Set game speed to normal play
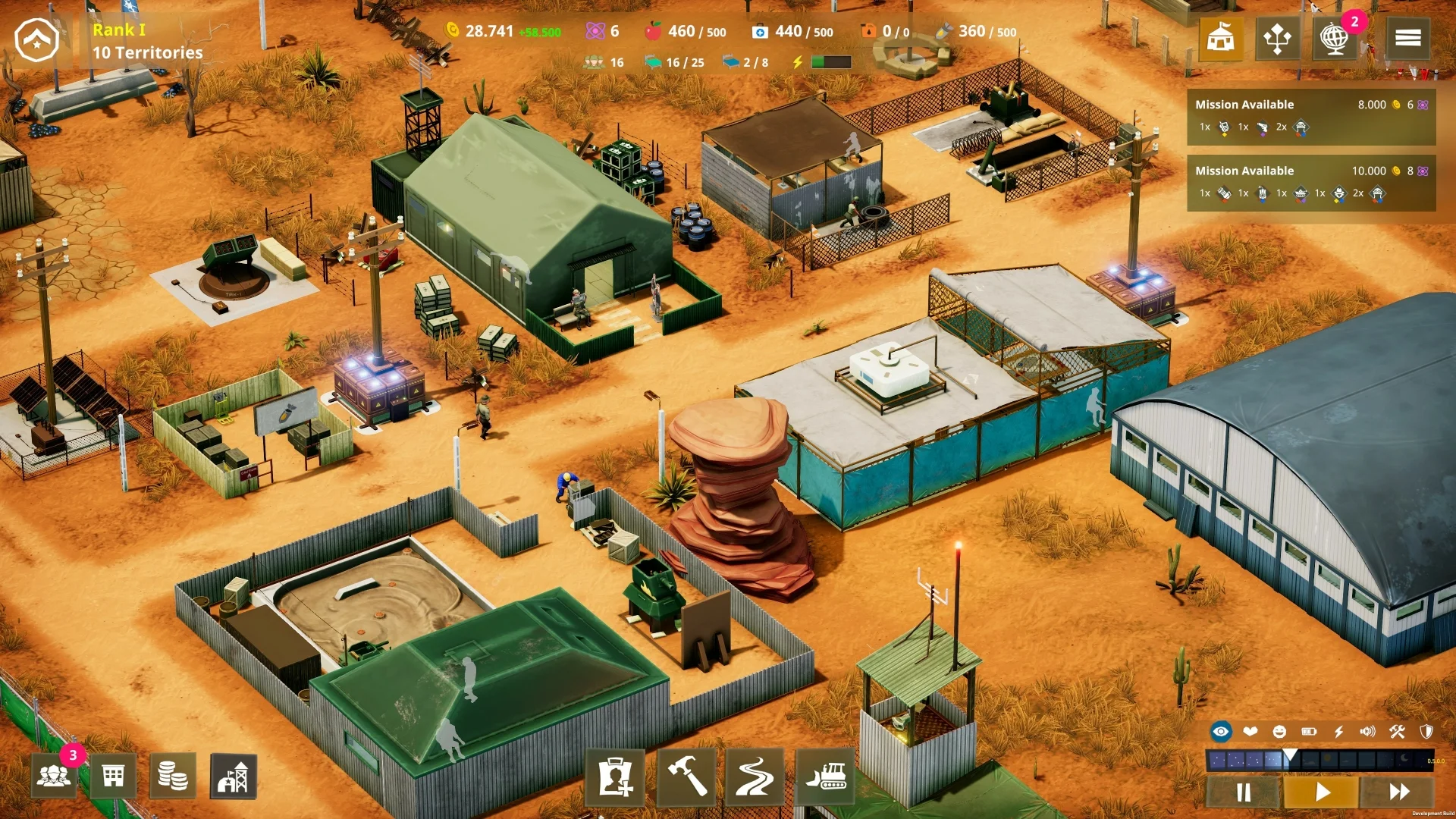Viewport: 1456px width, 819px height. point(1322,792)
